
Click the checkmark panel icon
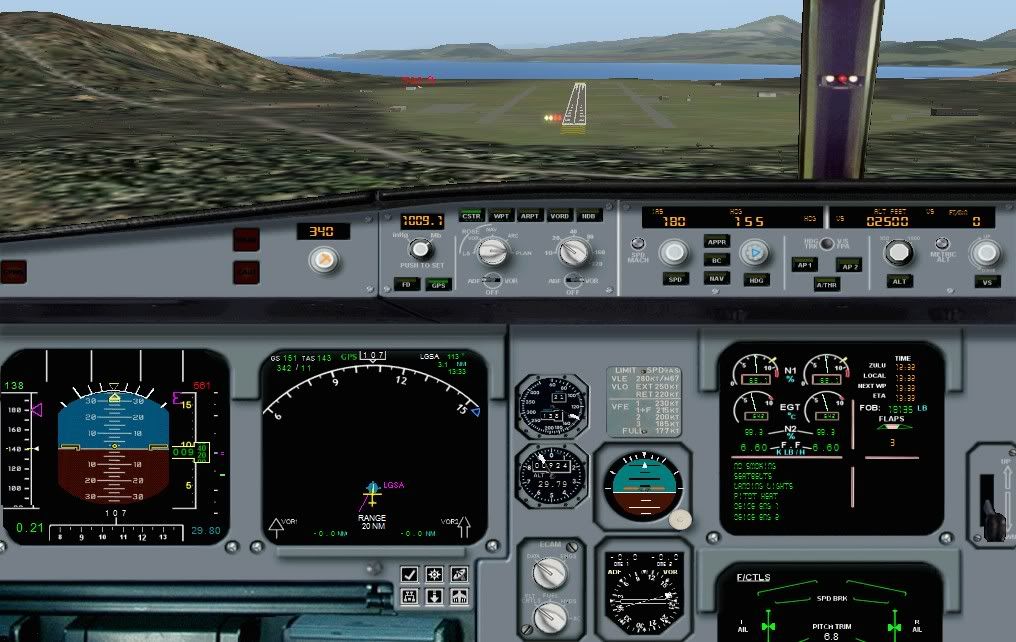(410, 574)
